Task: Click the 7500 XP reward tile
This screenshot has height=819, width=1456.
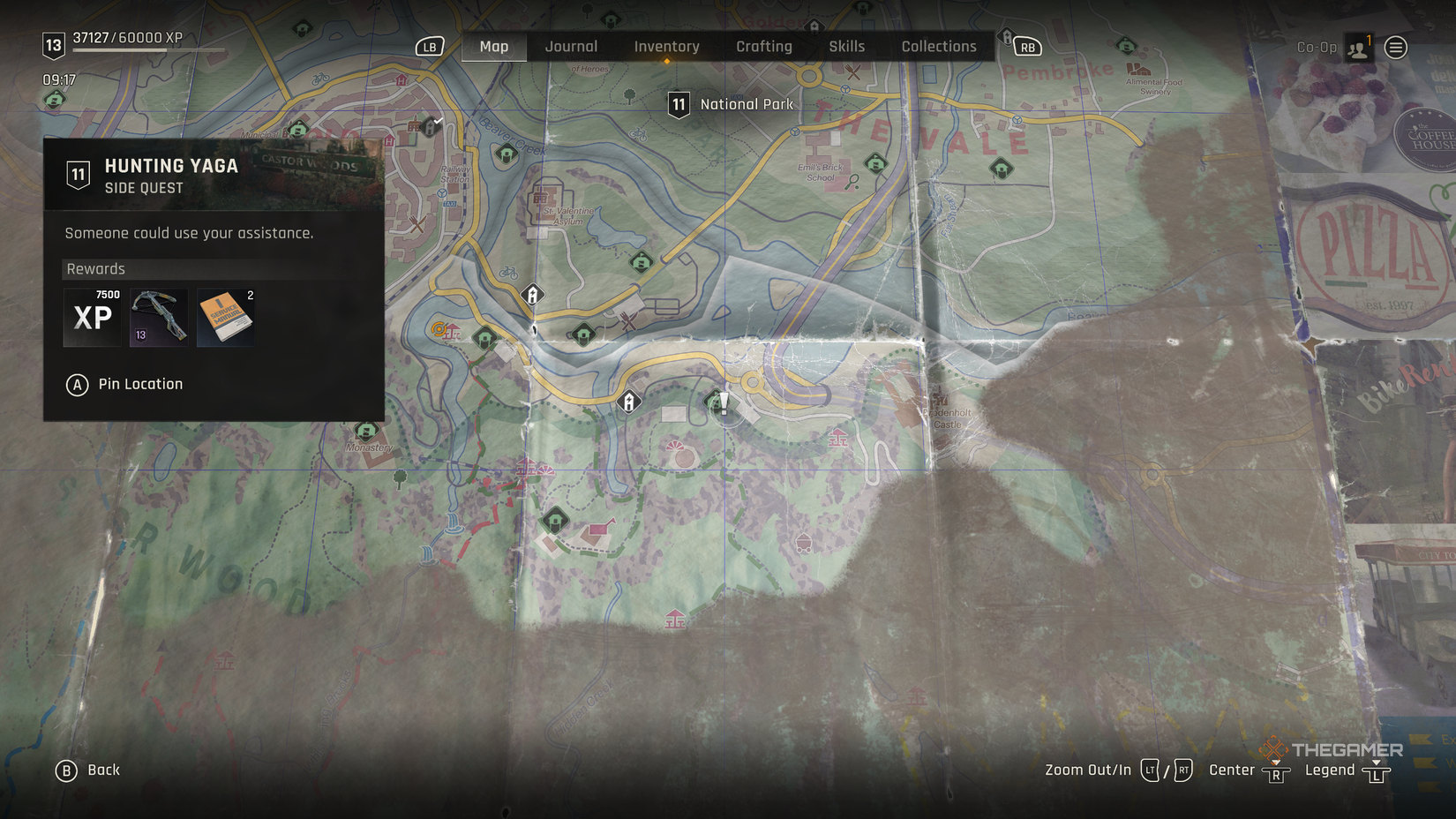Action: tap(92, 318)
